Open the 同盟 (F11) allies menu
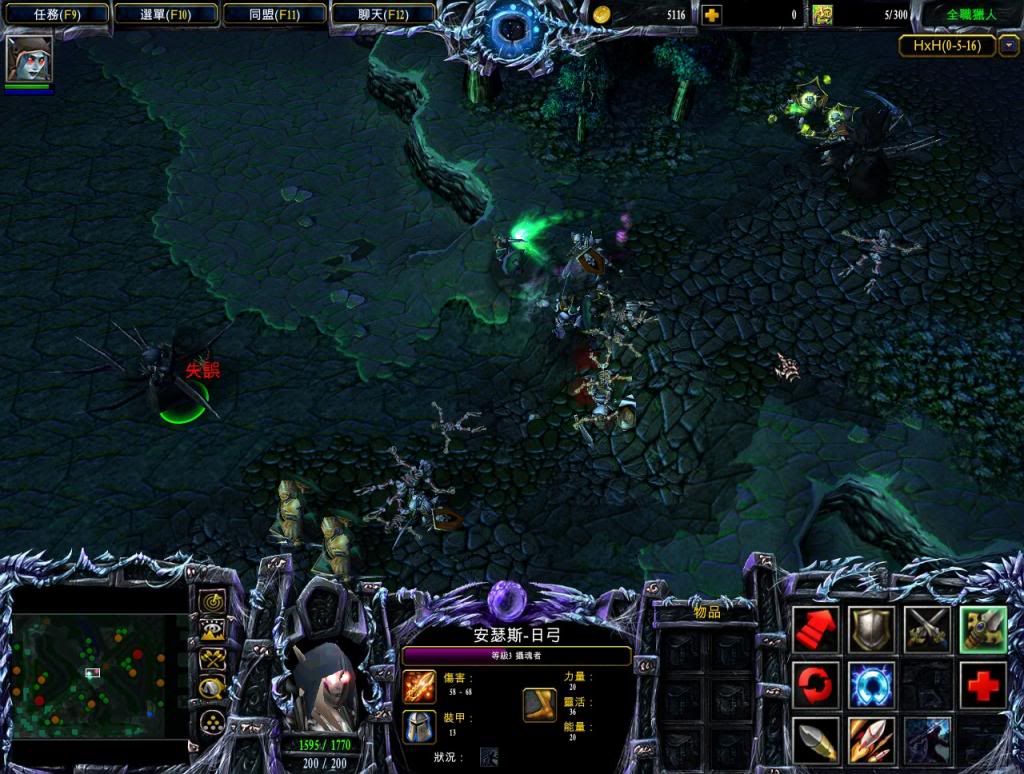 [x=274, y=14]
